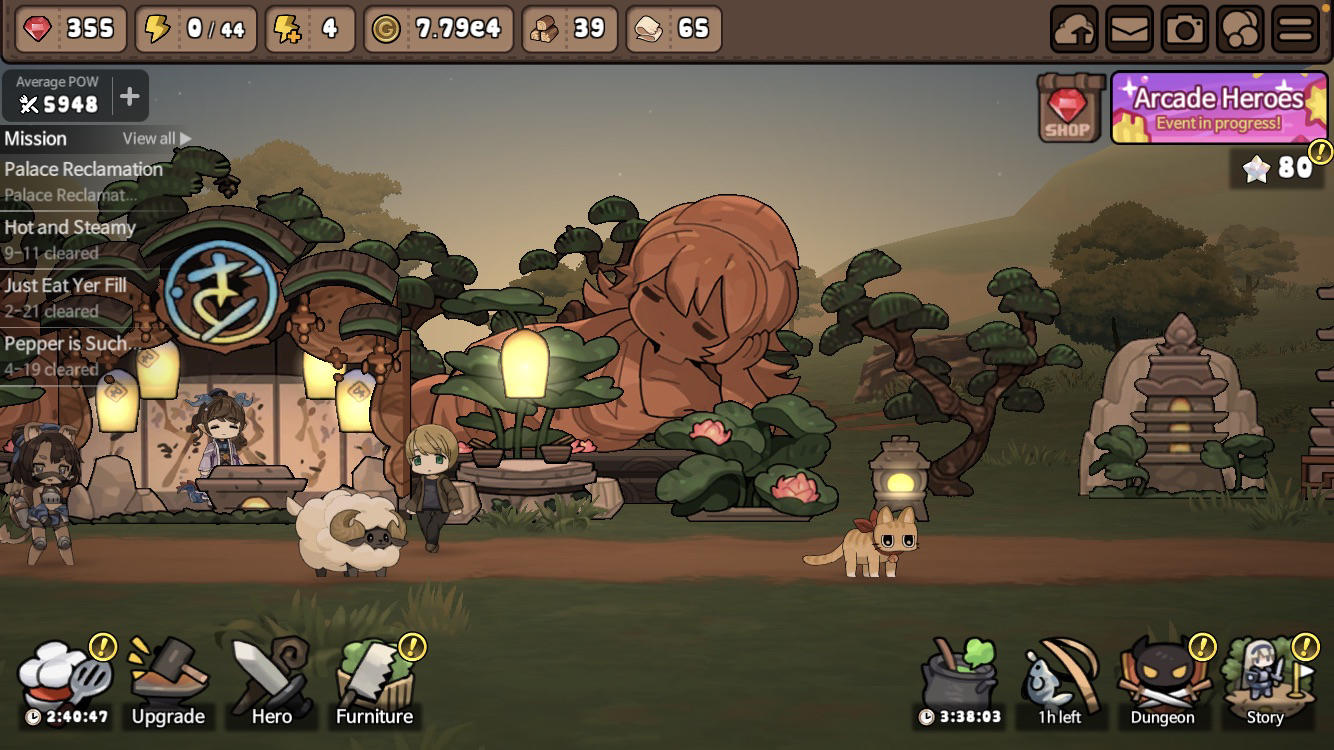This screenshot has height=750, width=1334.
Task: Open the Arcade Heroes event banner
Action: [x=1219, y=108]
